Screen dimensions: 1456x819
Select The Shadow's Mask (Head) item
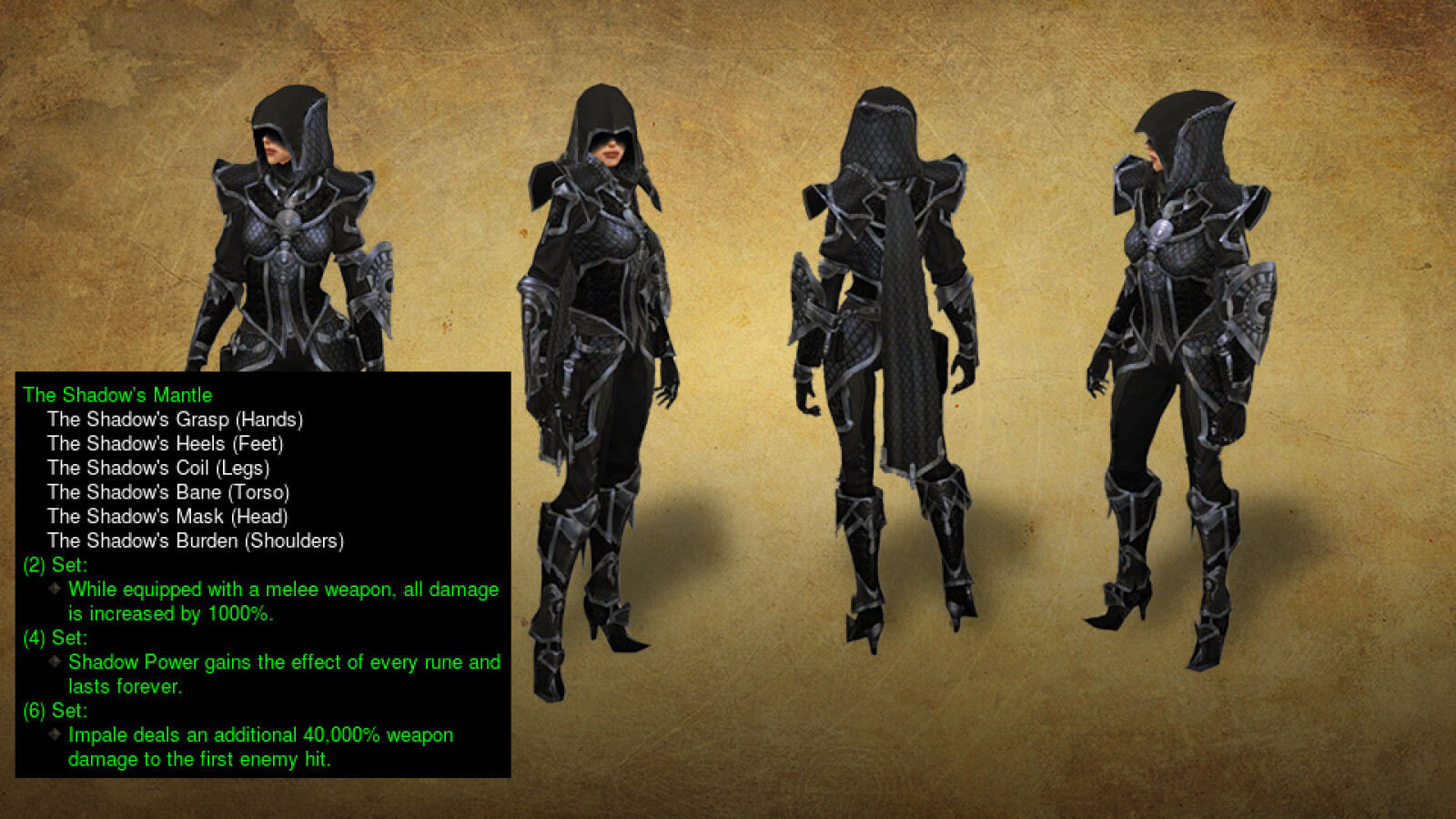[x=167, y=517]
